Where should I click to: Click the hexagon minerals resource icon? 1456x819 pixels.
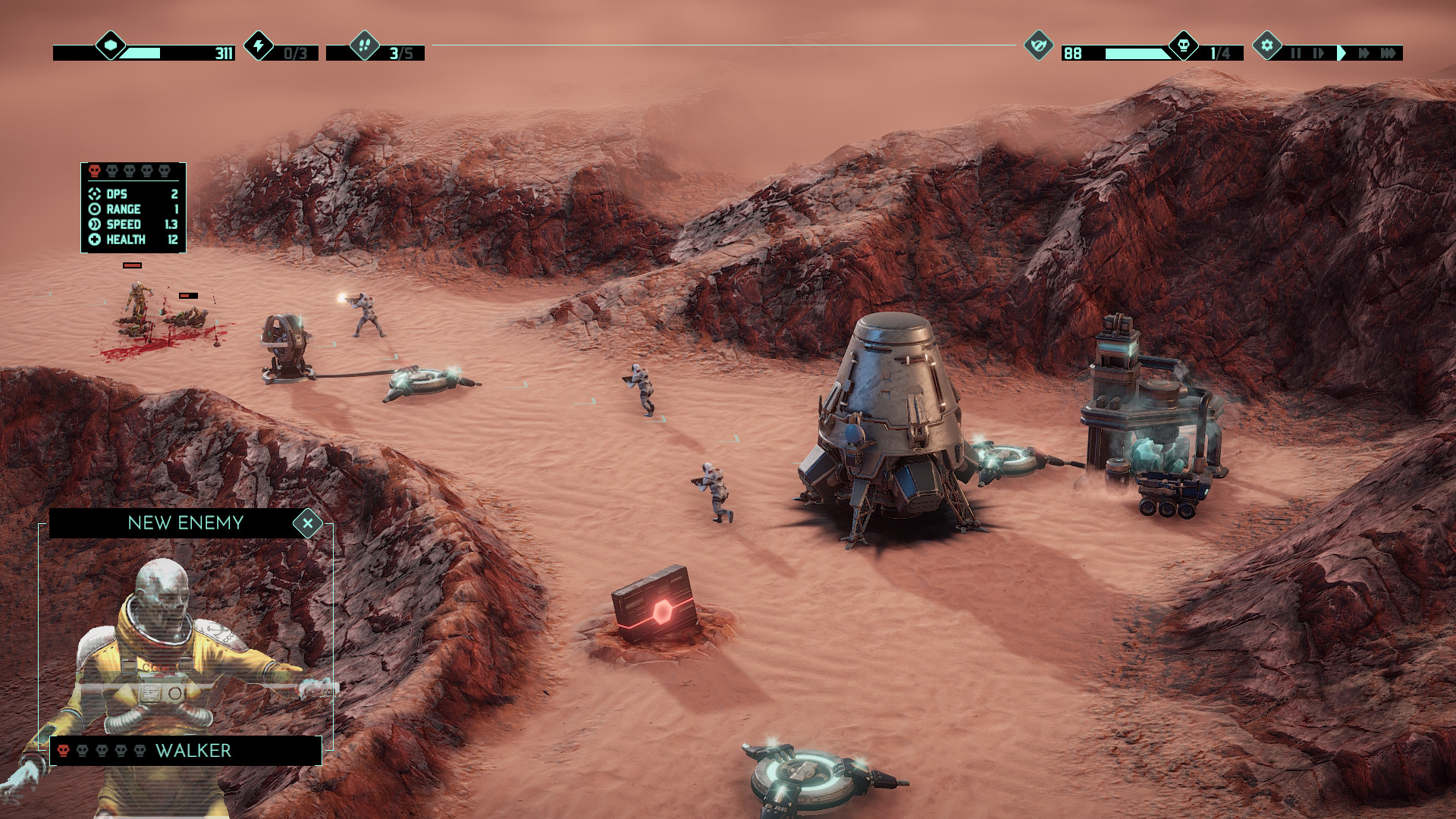pyautogui.click(x=111, y=46)
